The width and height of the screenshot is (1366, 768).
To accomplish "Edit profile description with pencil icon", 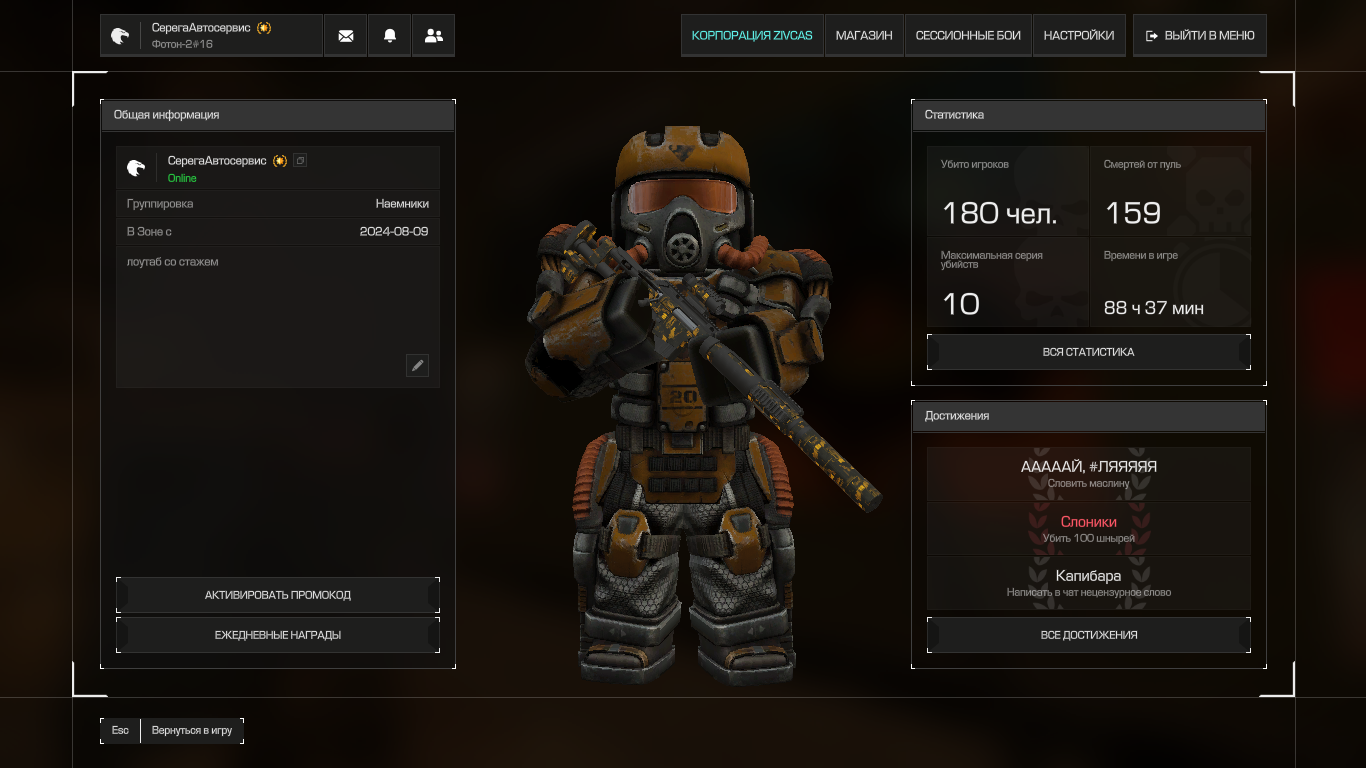I will pyautogui.click(x=417, y=365).
